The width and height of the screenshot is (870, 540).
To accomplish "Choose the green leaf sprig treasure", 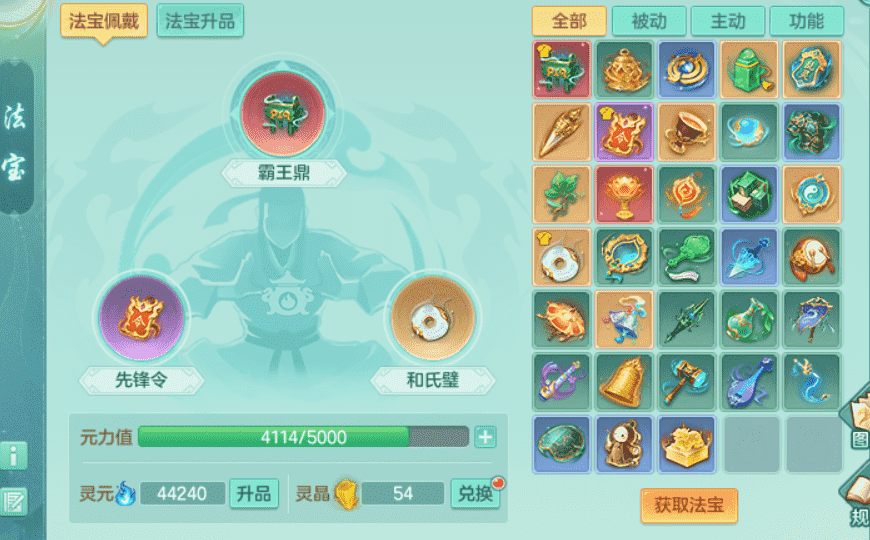I will [x=560, y=194].
